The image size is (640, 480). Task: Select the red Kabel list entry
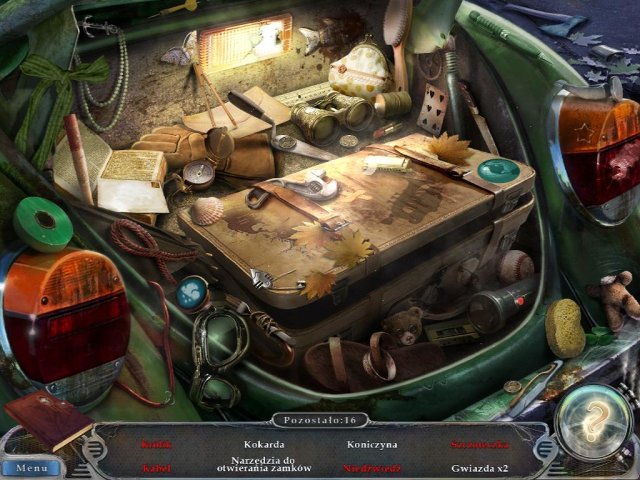tap(158, 466)
